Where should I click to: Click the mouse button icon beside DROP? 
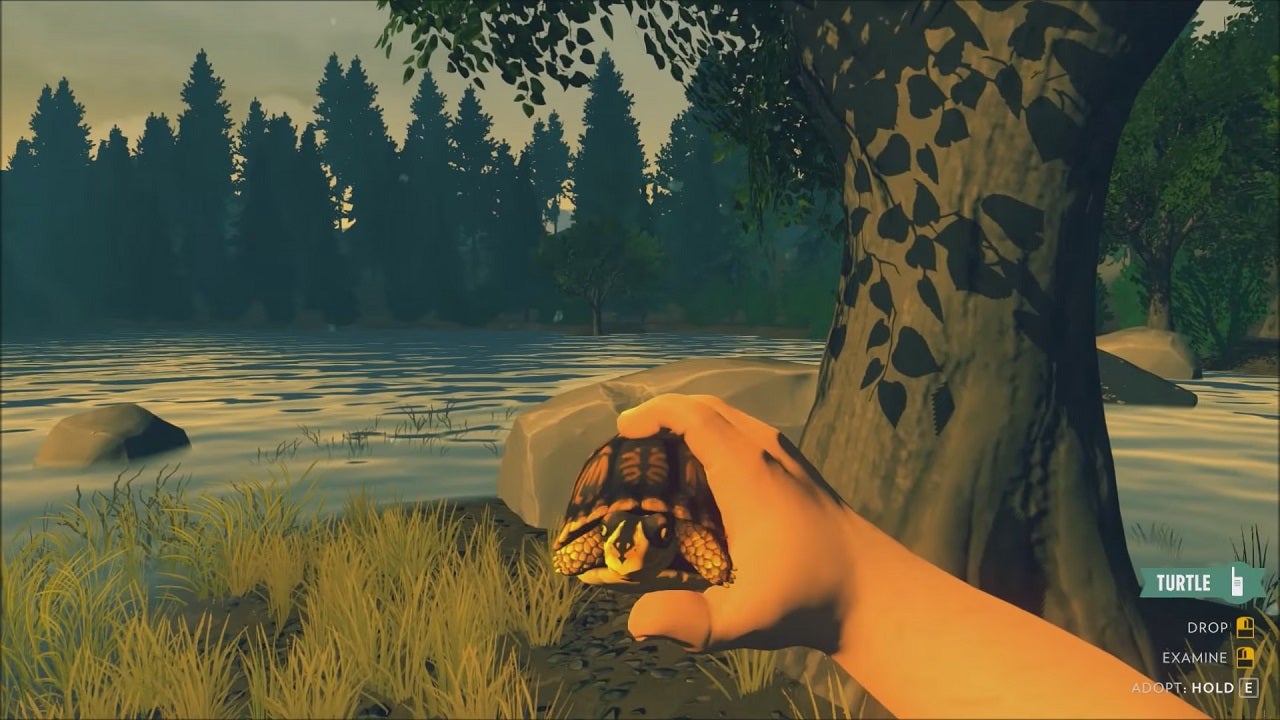pyautogui.click(x=1244, y=627)
